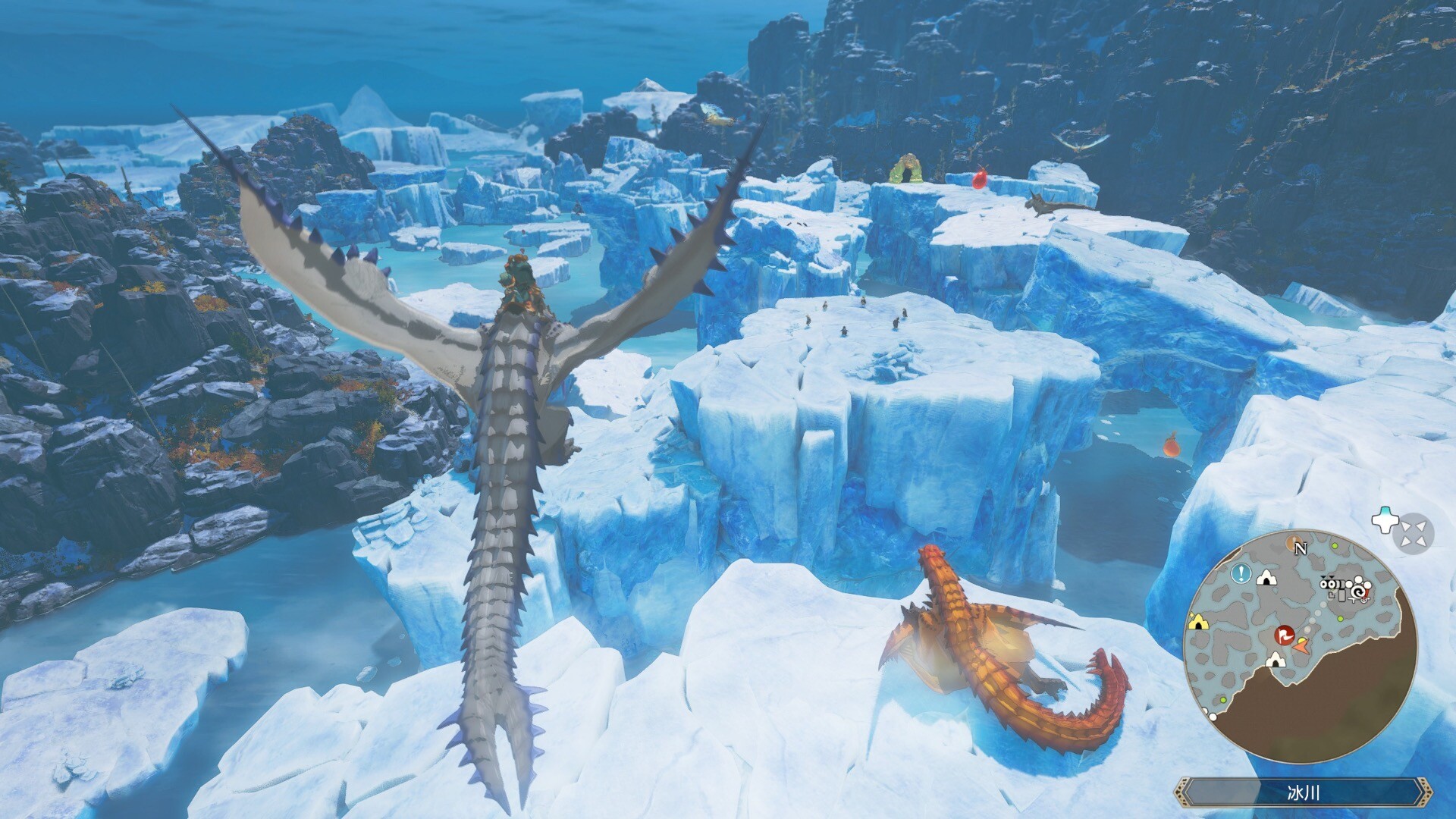
Task: Click the white den marker beside the exclamation
Action: click(1265, 578)
